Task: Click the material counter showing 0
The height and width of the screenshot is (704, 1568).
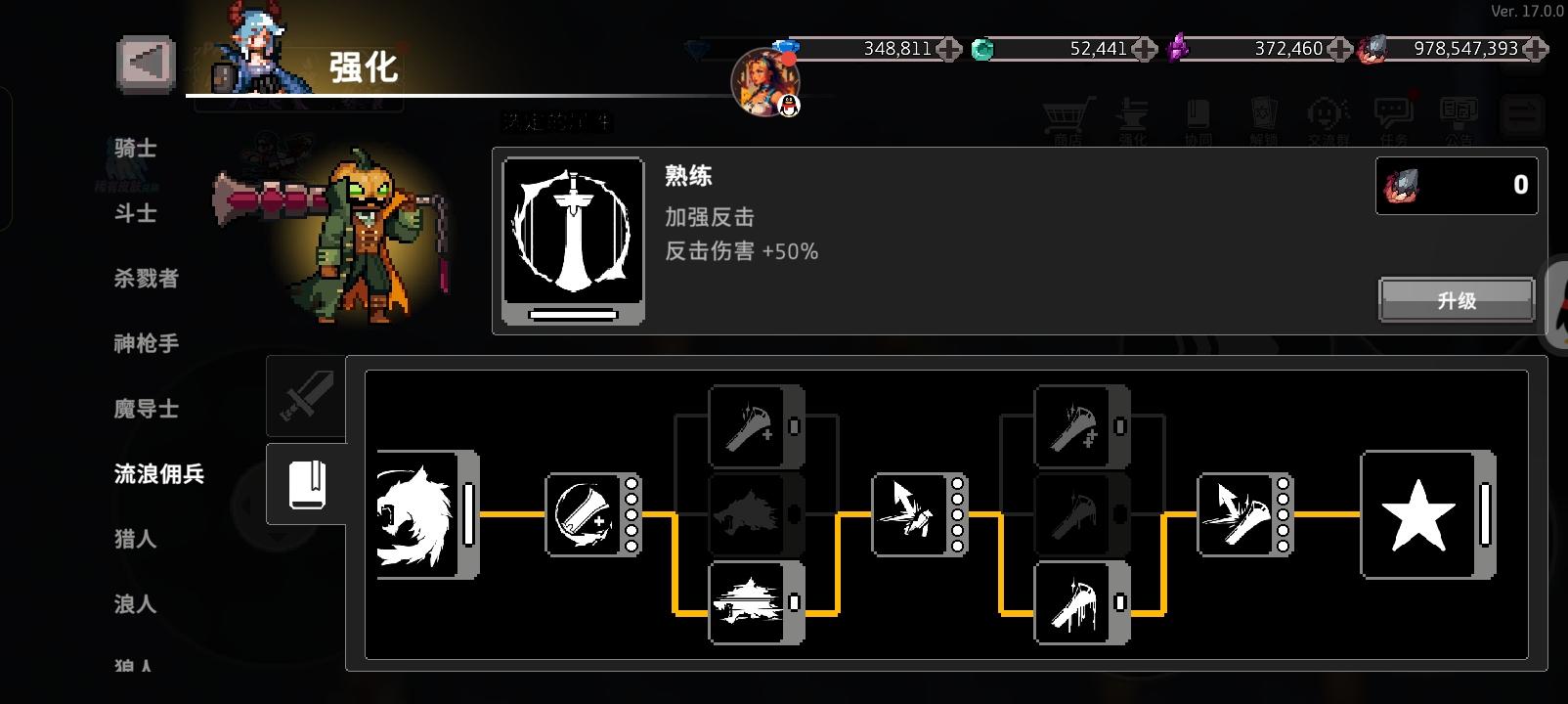Action: click(1456, 185)
